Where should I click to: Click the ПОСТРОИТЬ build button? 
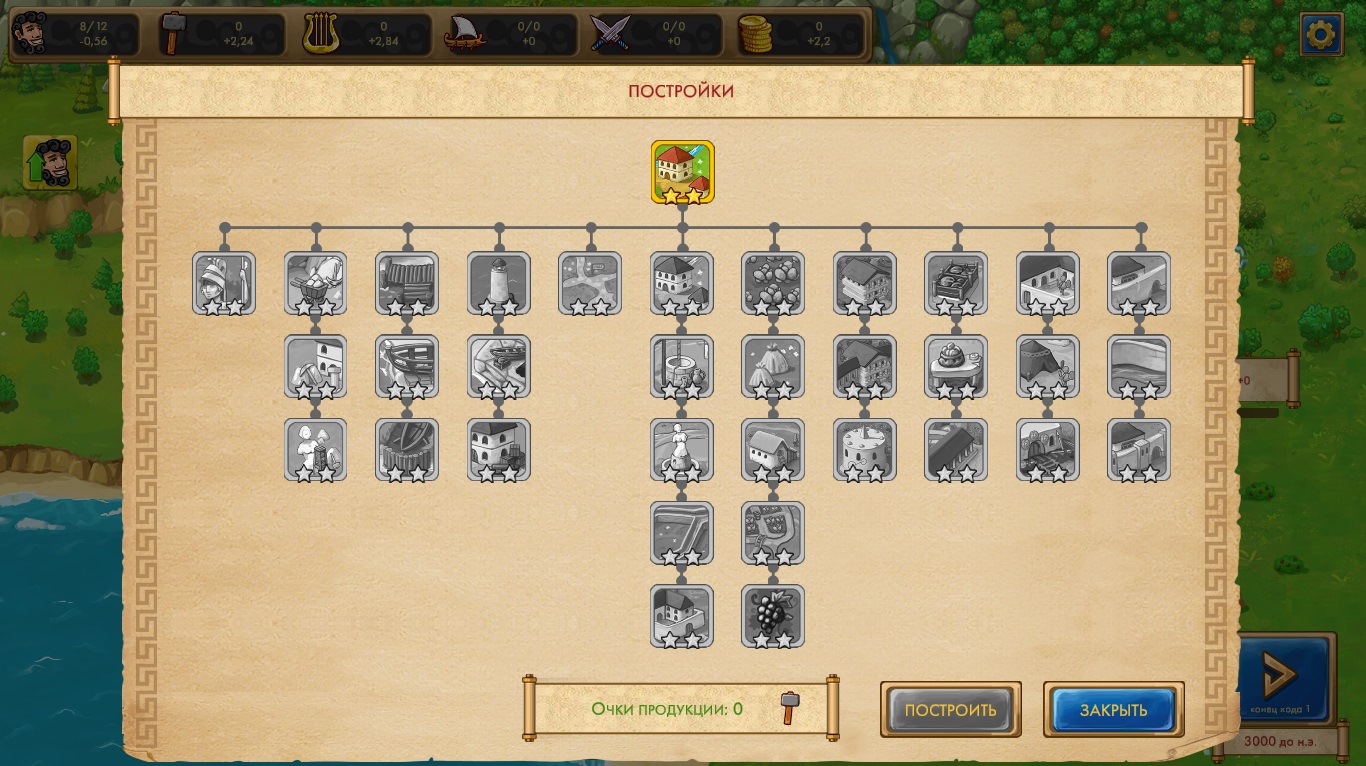(950, 710)
